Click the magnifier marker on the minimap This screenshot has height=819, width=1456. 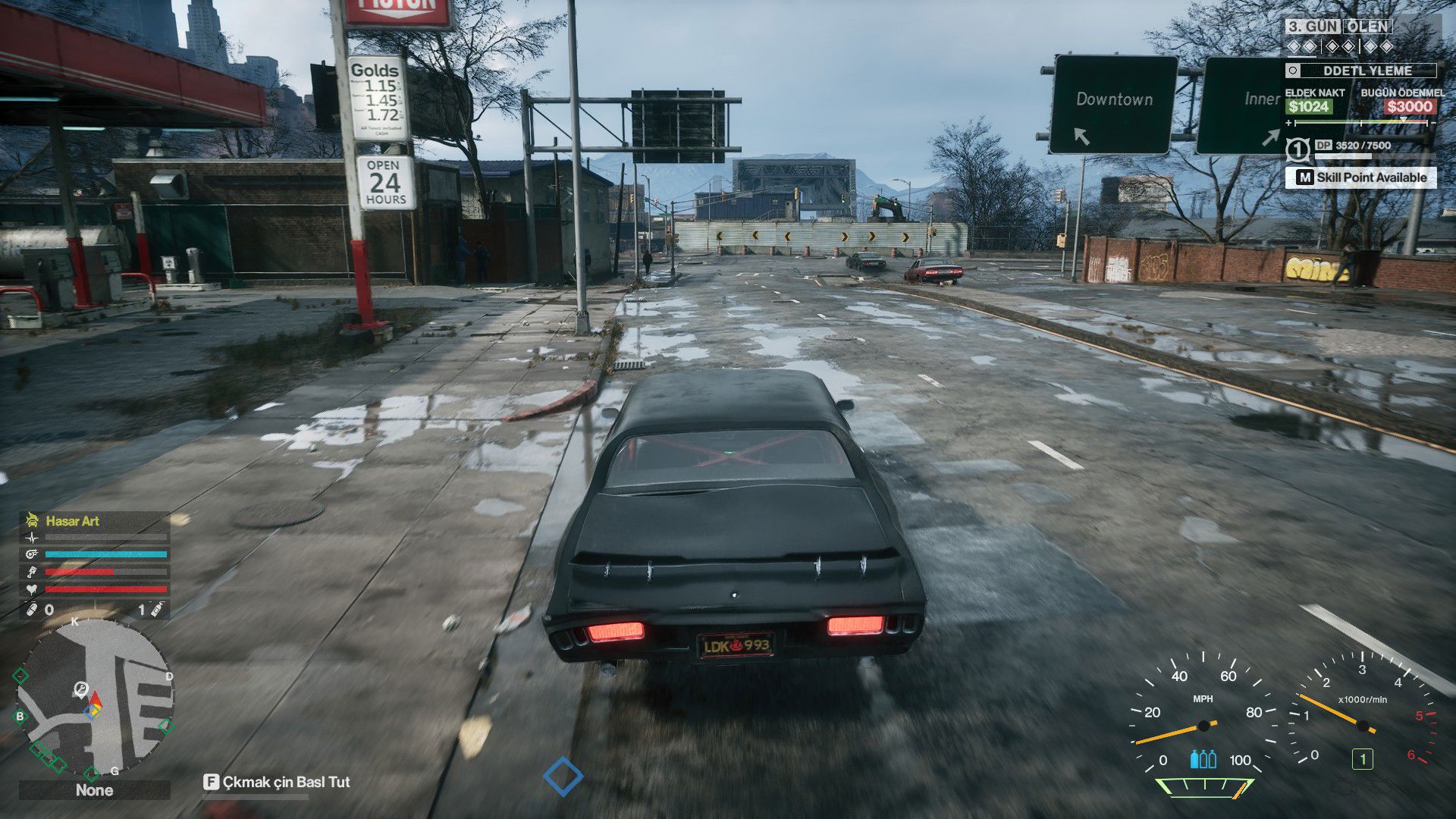tap(80, 689)
